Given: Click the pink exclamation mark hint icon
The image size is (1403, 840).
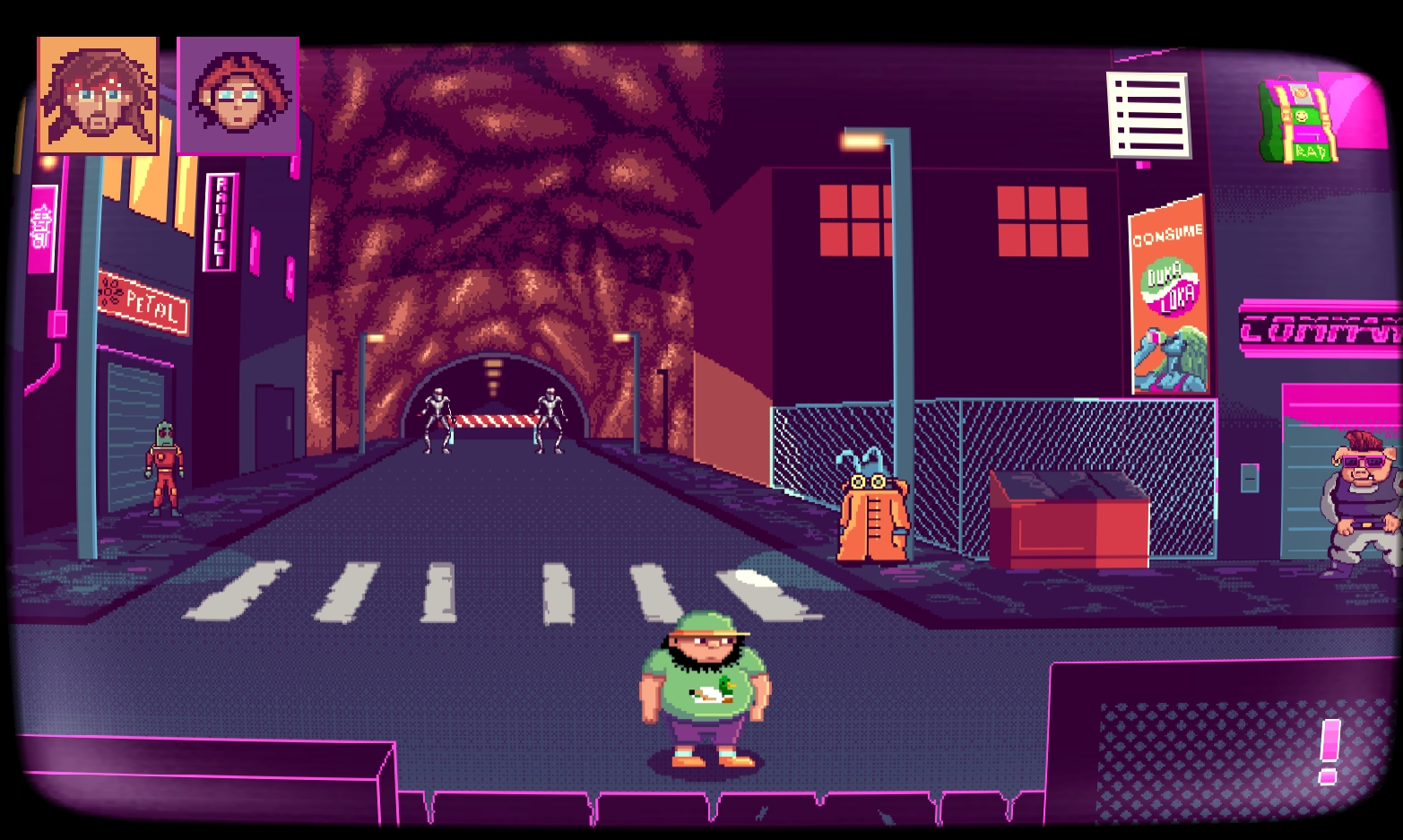Looking at the screenshot, I should 1329,751.
